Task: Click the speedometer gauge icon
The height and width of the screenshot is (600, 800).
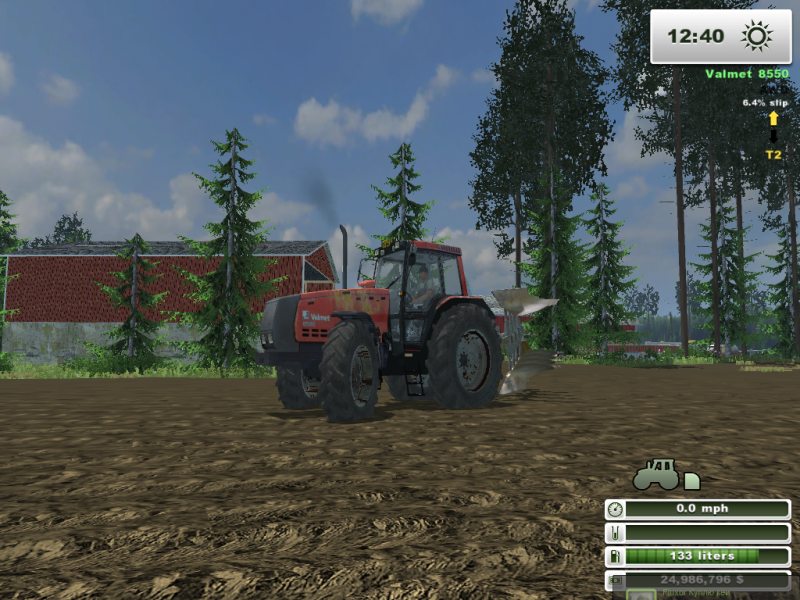Action: coord(615,509)
